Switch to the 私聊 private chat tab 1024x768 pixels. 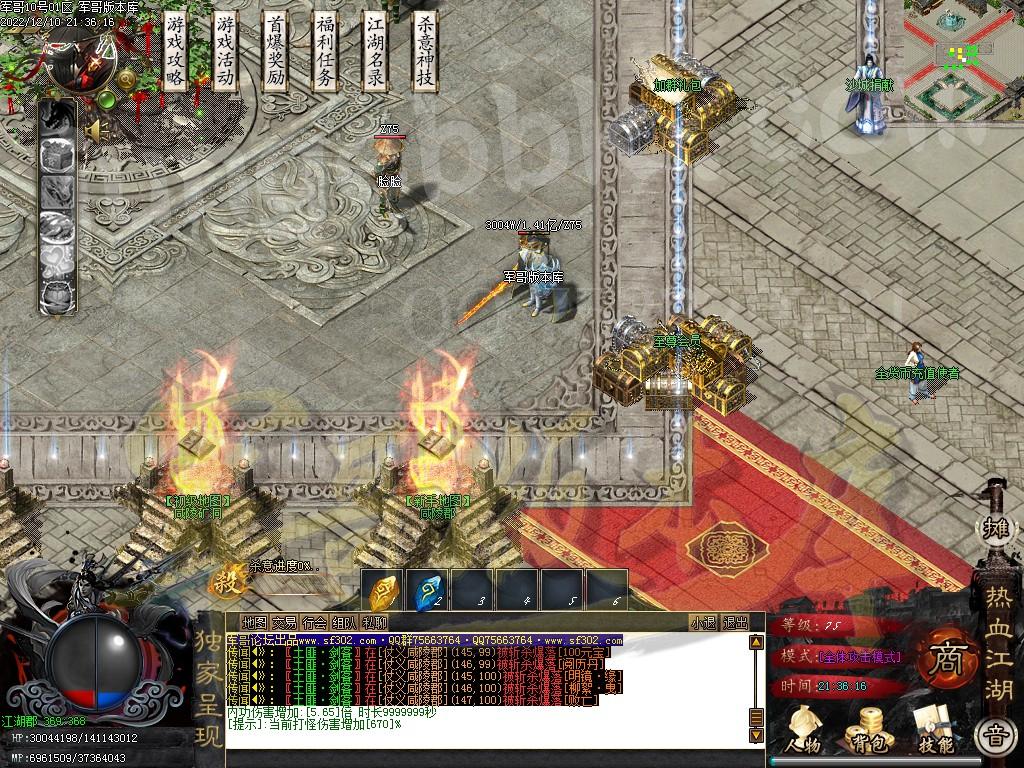pyautogui.click(x=374, y=622)
